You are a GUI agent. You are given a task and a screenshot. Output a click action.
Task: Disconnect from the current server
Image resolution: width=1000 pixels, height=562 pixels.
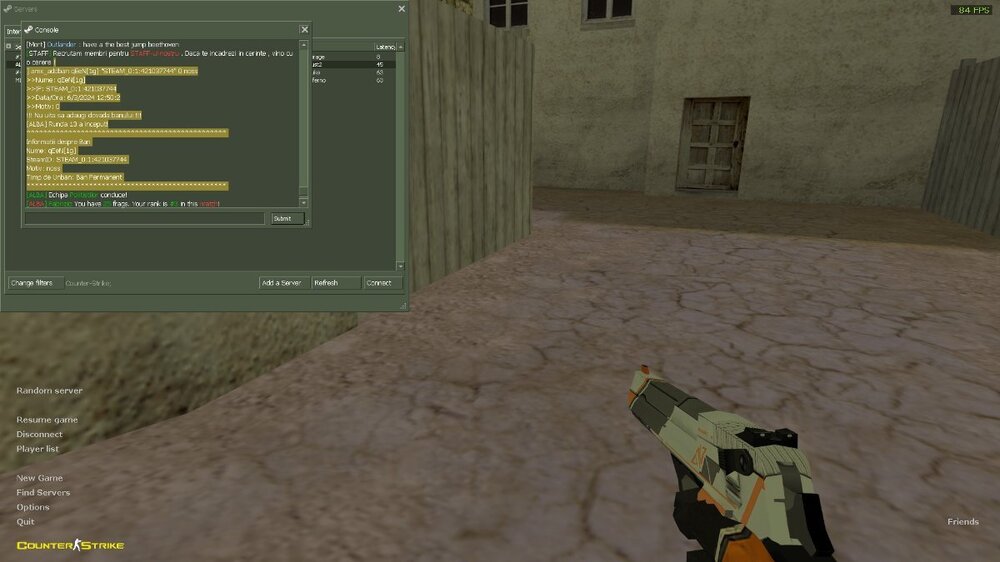[39, 435]
